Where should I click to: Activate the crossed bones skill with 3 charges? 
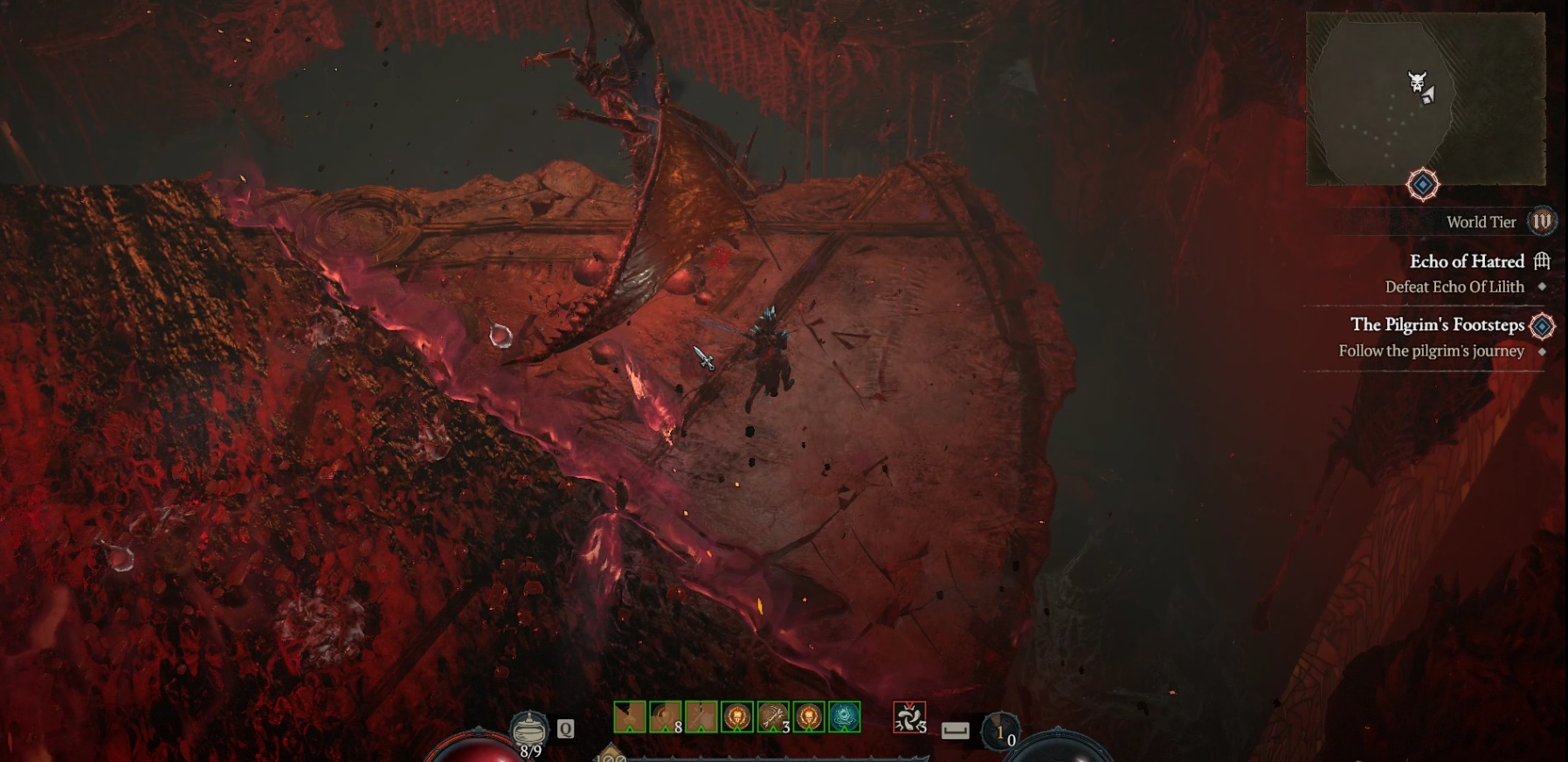pos(773,717)
